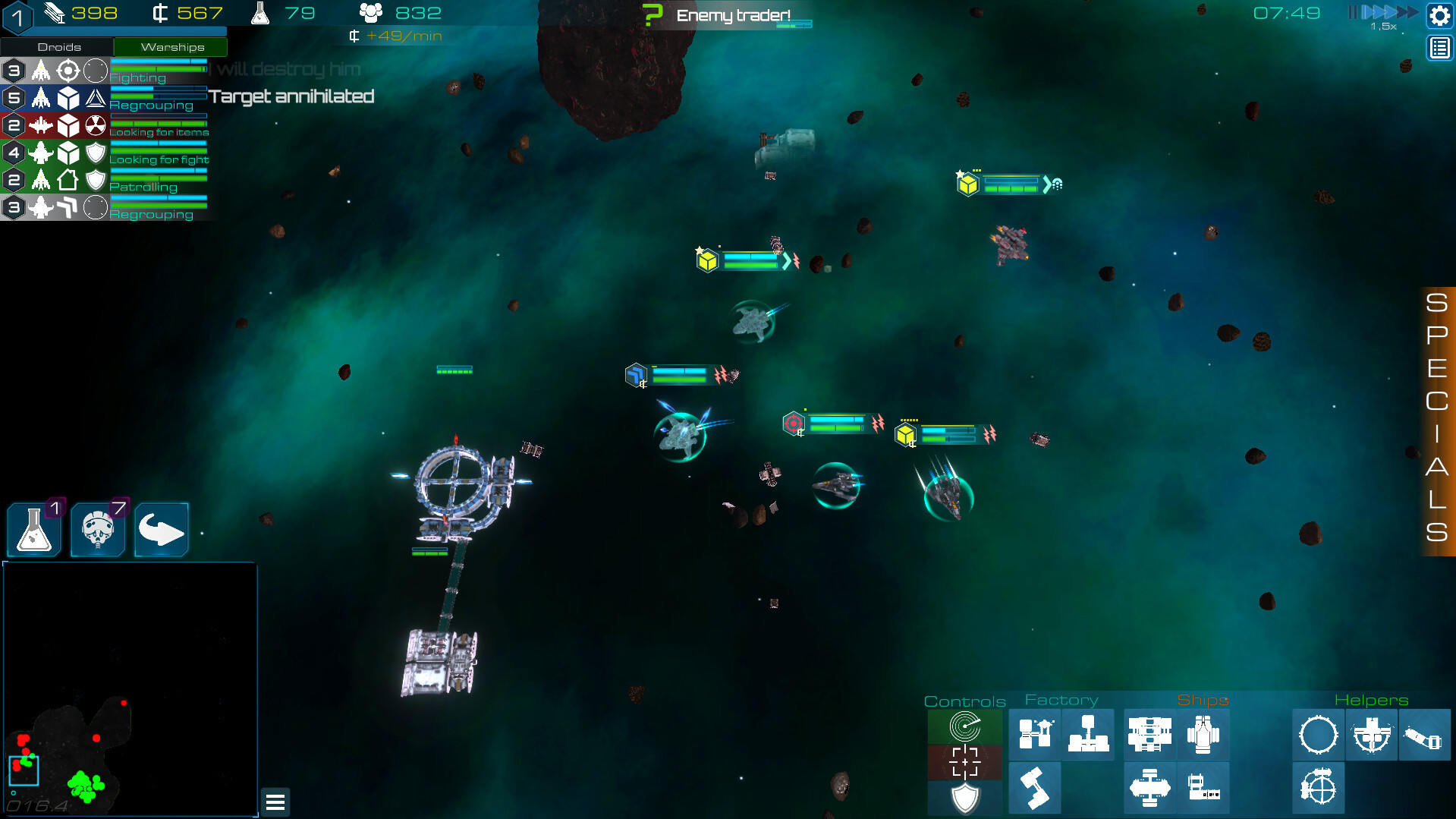Select the squad row Looking for items

coord(106,125)
